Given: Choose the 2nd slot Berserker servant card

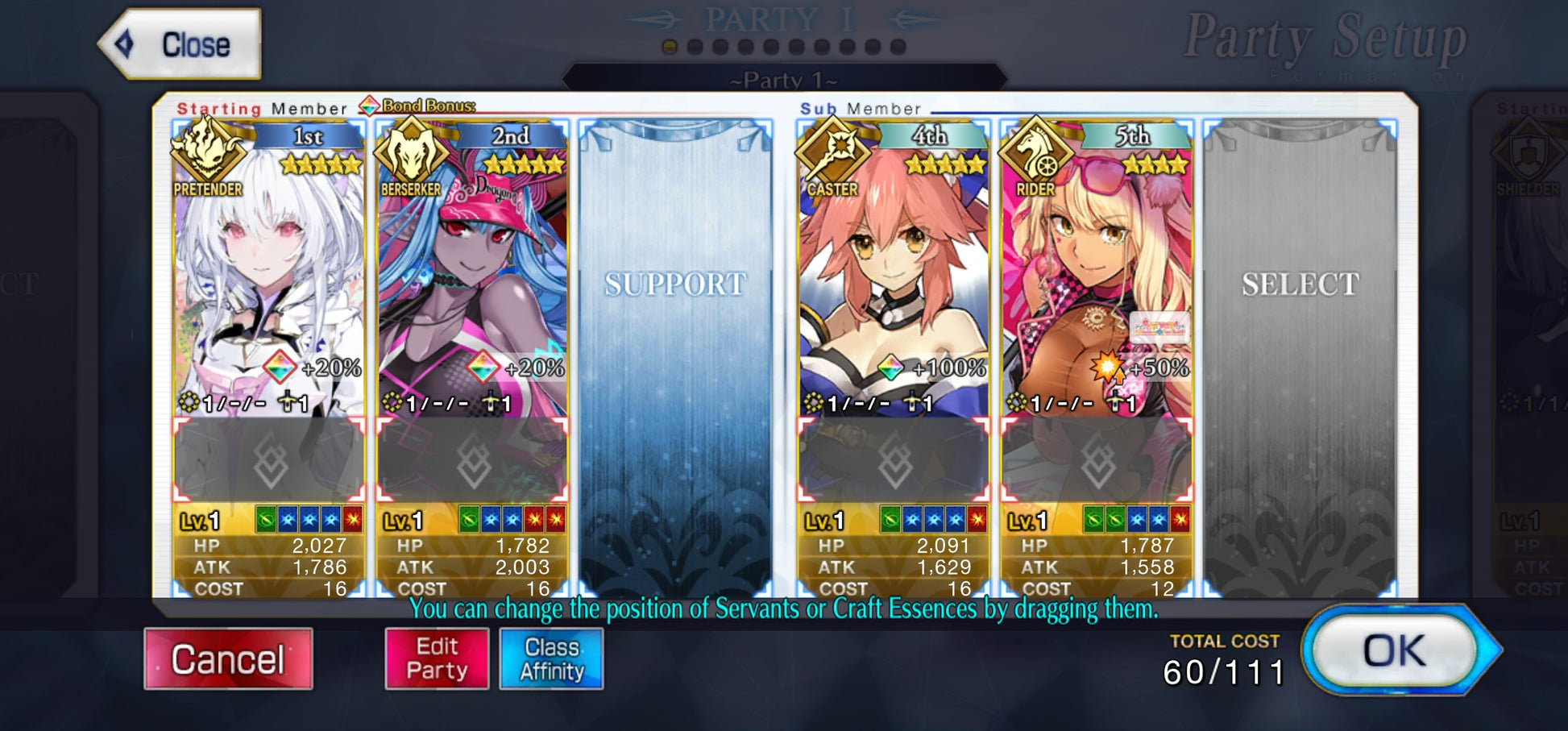Looking at the screenshot, I should click(472, 274).
